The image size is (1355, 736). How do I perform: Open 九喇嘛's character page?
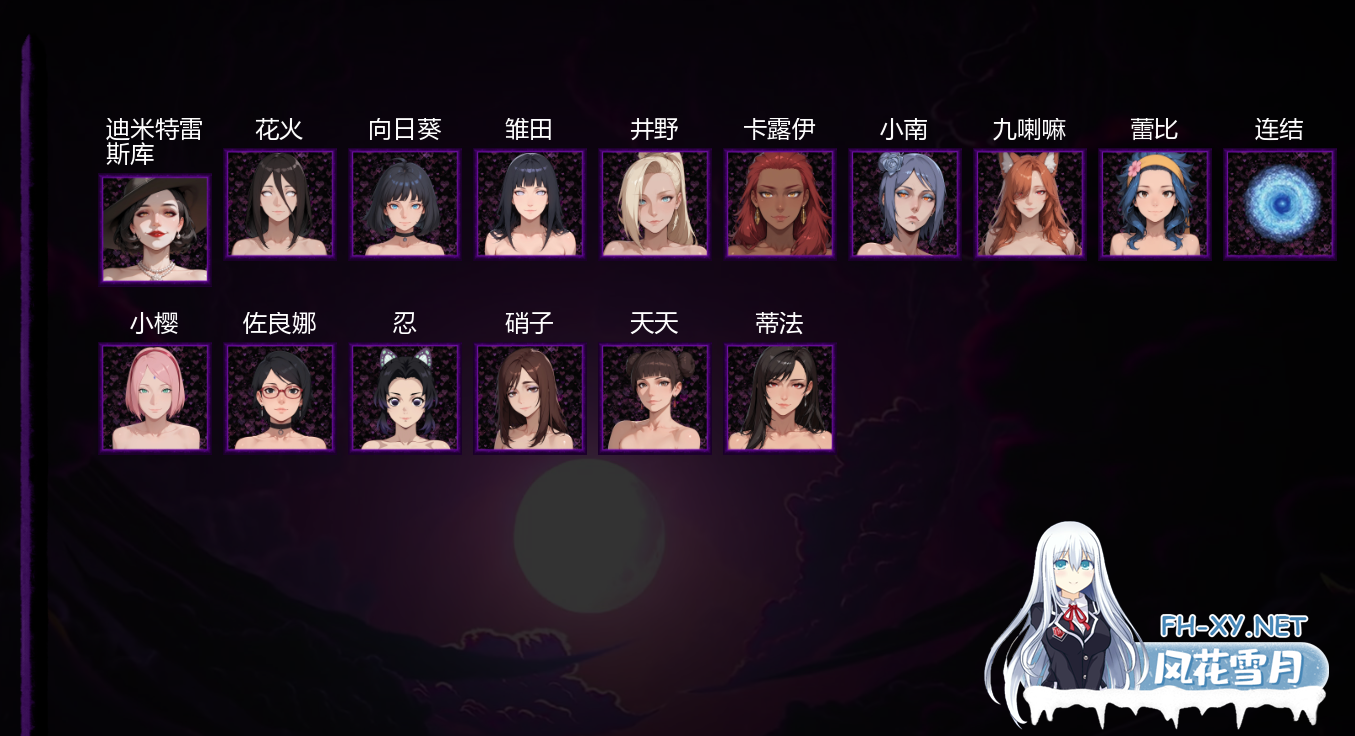1030,204
